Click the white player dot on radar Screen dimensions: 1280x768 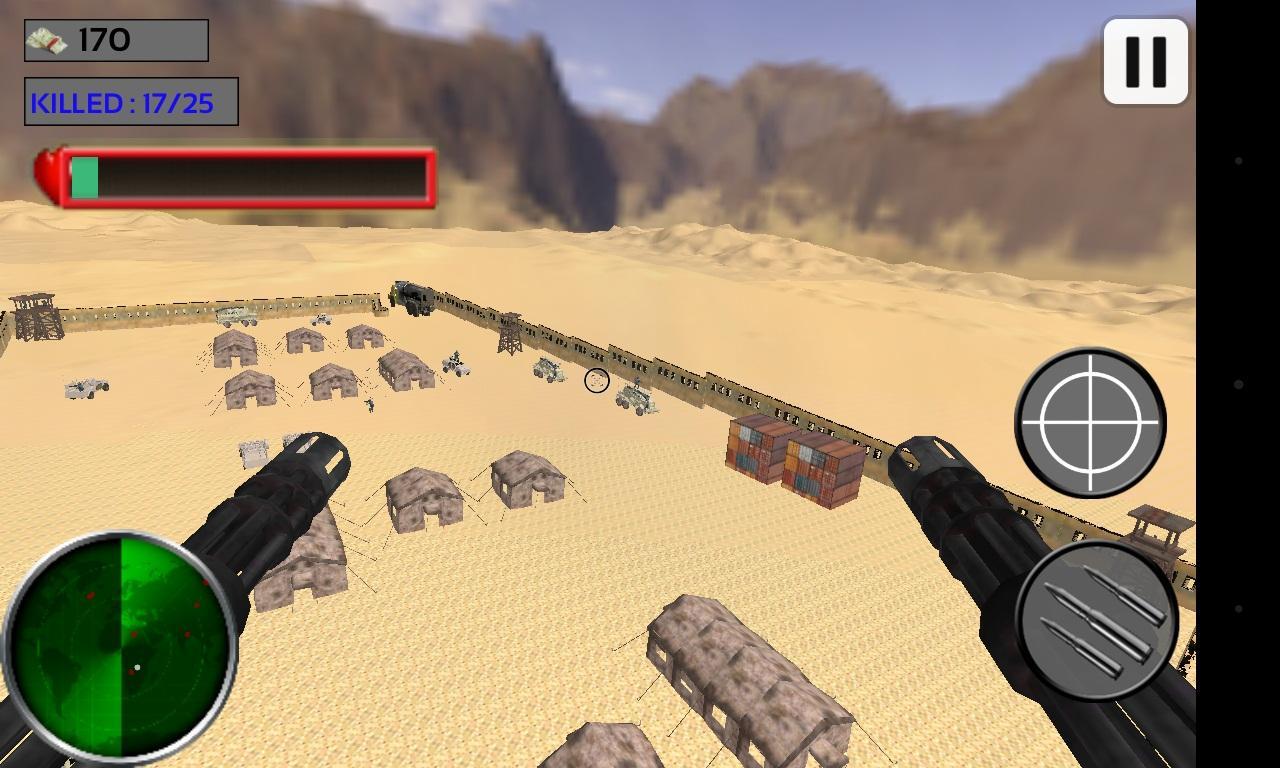[137, 667]
